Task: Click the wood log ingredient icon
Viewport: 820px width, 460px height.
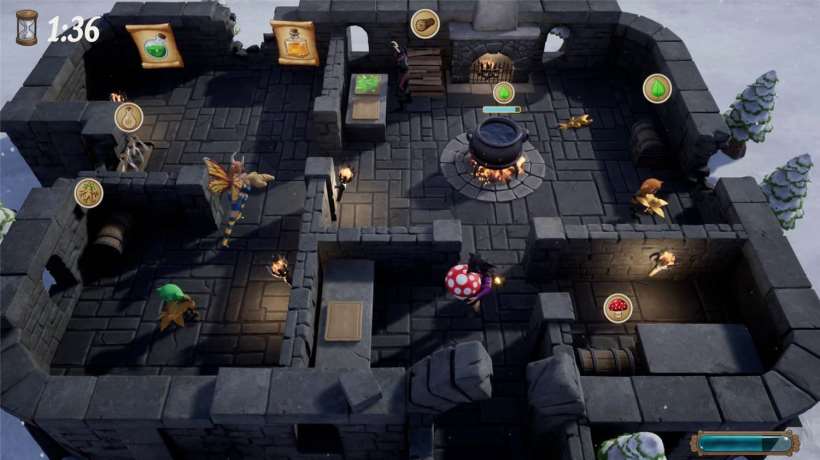Action: pos(425,23)
